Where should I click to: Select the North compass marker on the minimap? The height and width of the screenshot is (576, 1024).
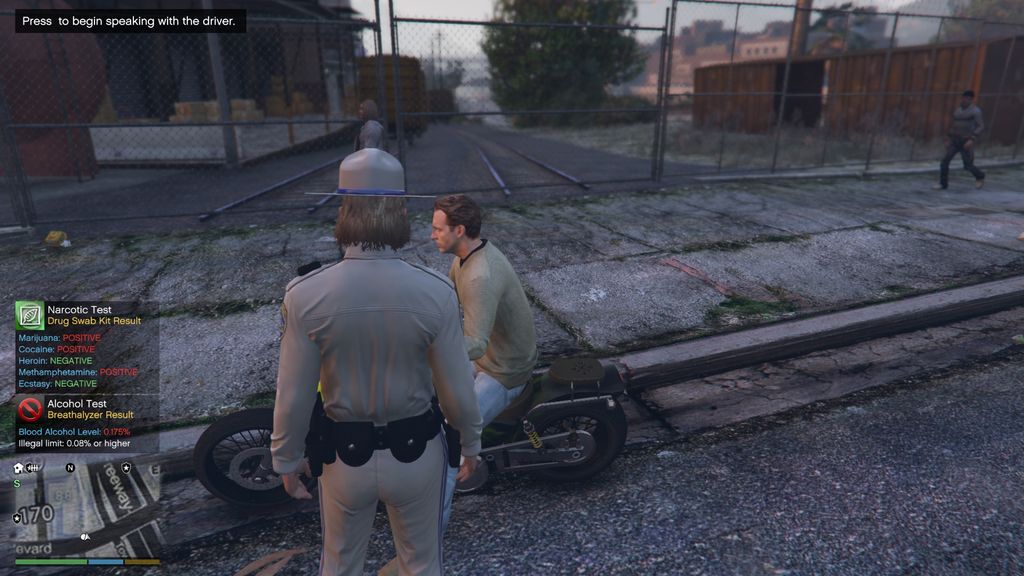click(70, 467)
